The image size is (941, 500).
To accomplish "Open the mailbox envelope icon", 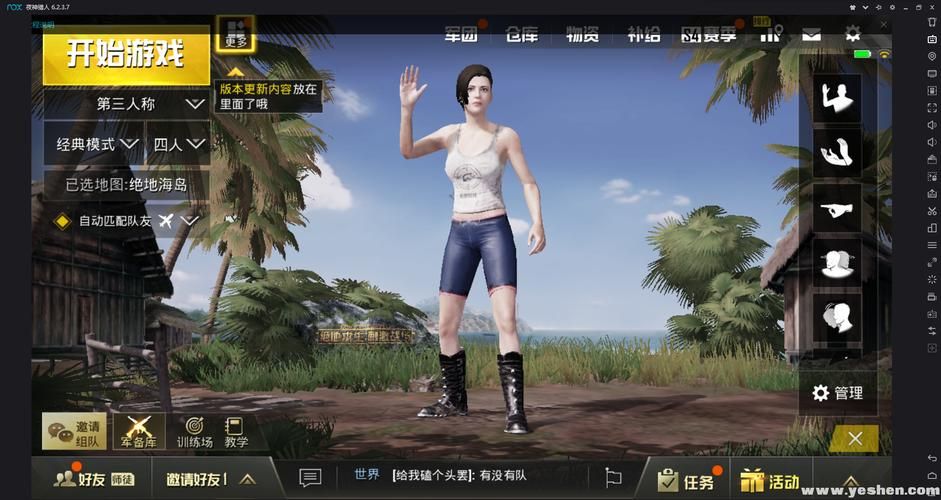I will [x=811, y=34].
